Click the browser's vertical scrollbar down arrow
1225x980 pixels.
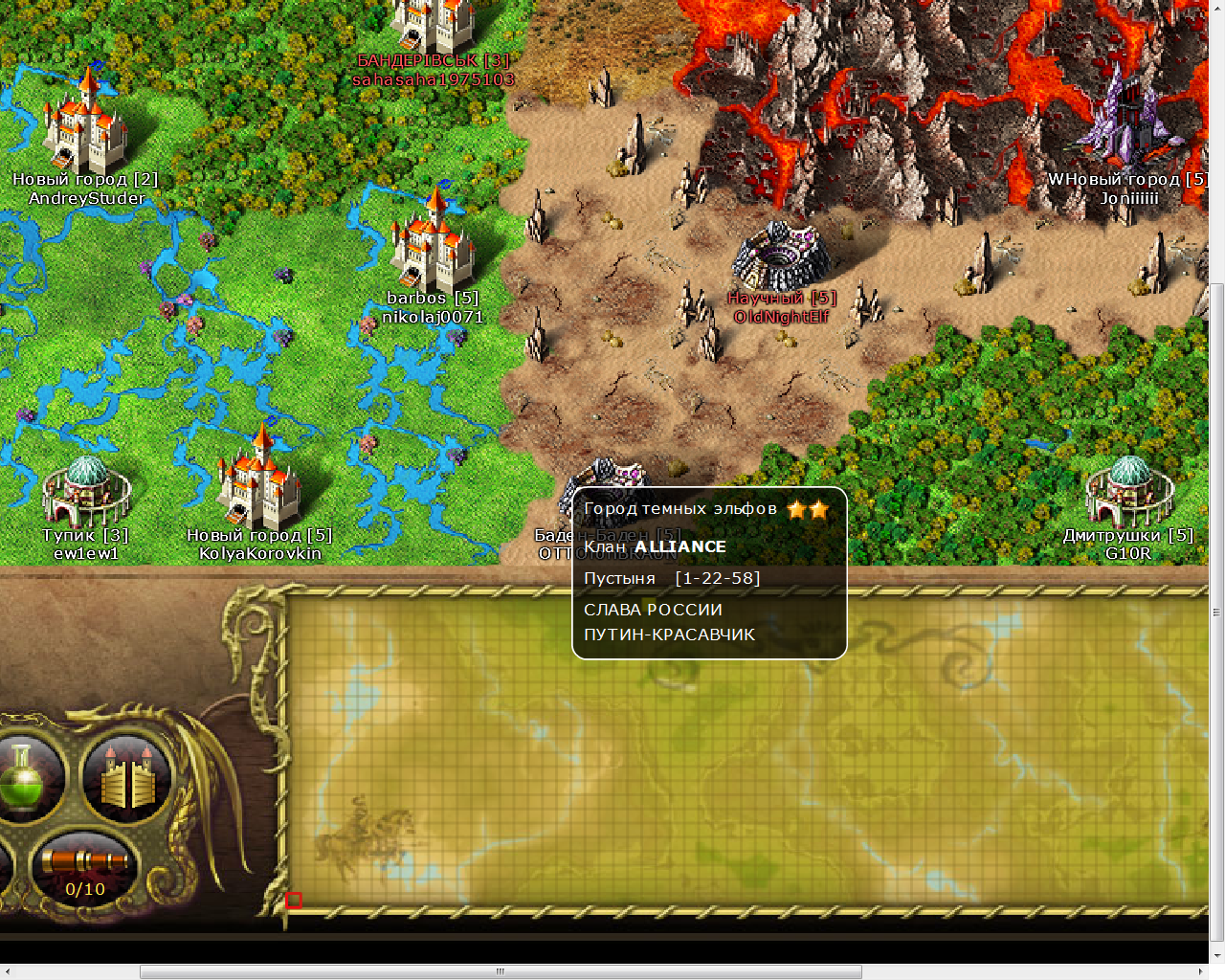tap(1216, 955)
